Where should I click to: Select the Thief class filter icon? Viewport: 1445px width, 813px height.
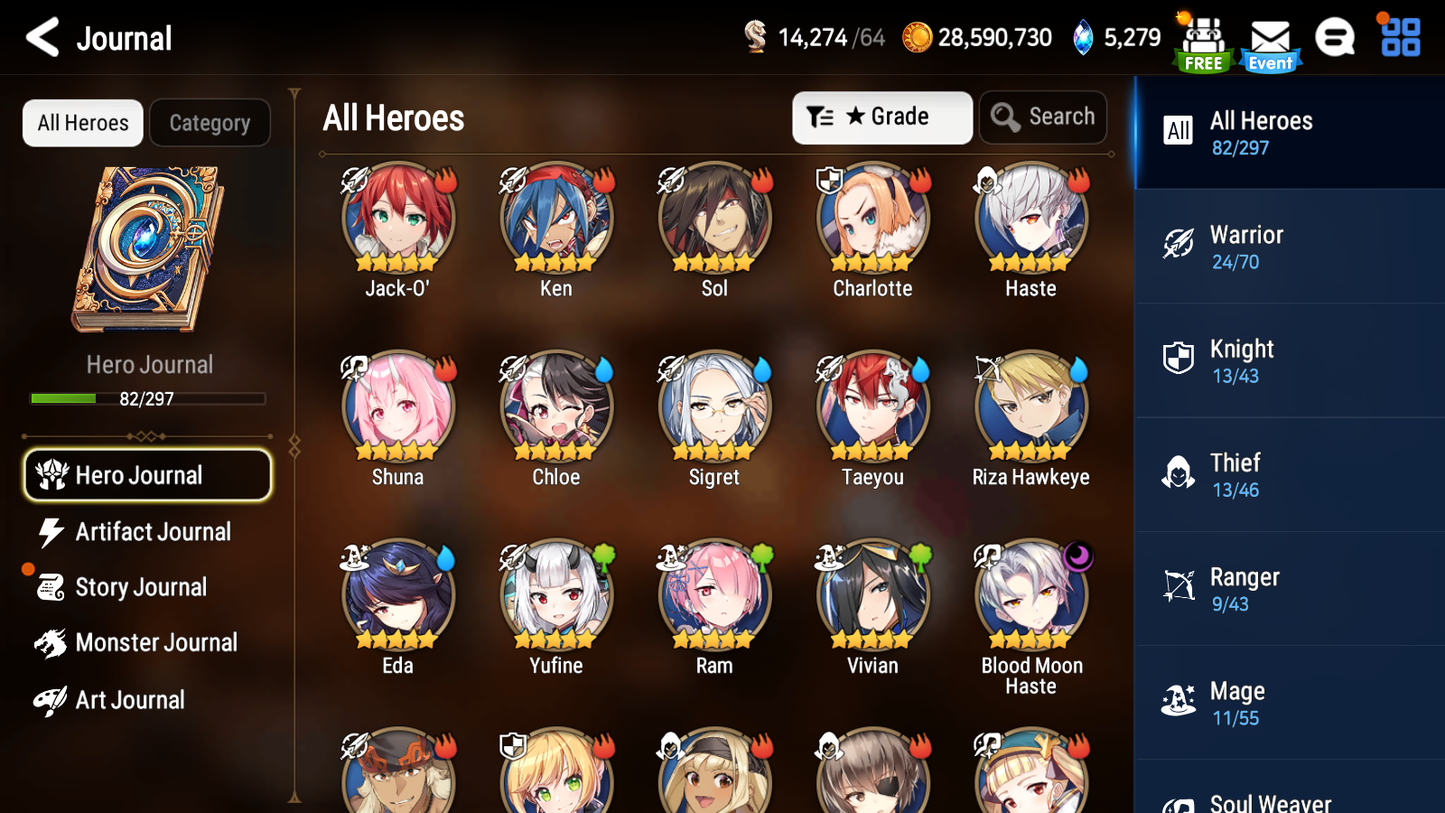1179,473
